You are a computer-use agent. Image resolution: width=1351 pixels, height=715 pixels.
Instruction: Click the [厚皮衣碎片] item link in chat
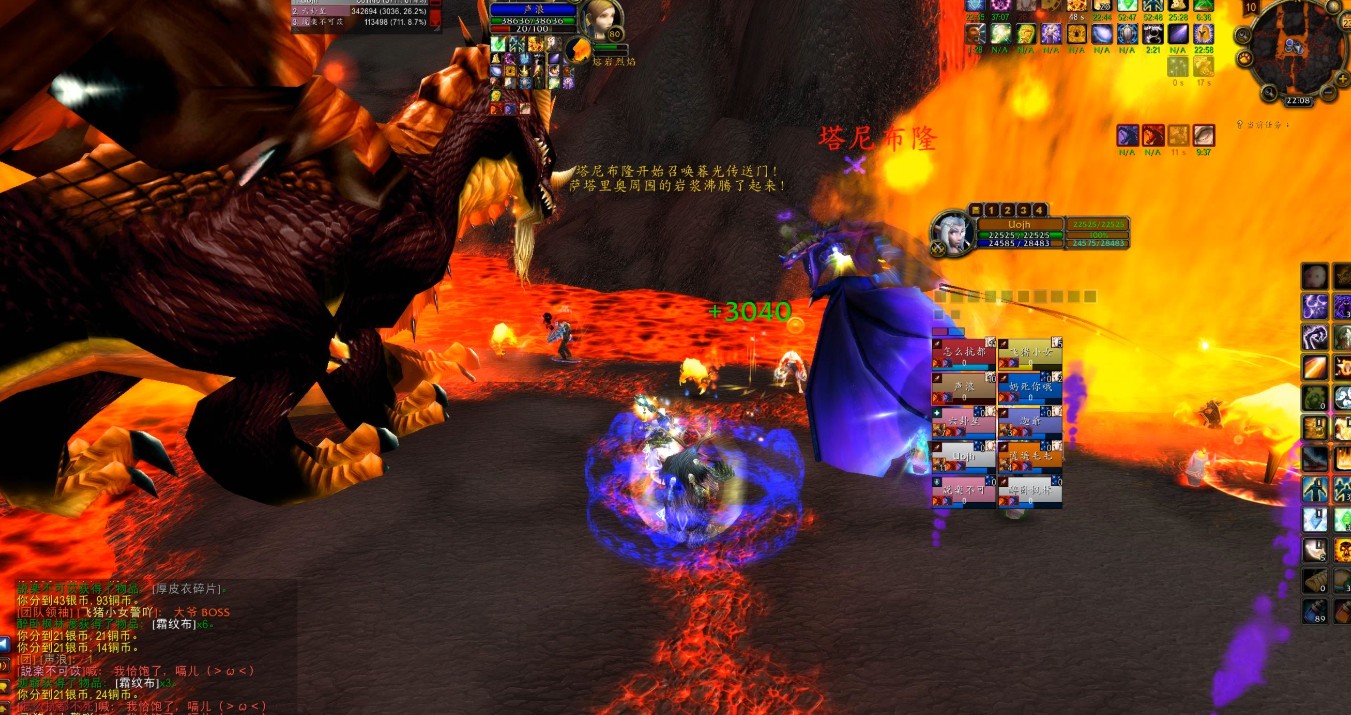(x=187, y=589)
